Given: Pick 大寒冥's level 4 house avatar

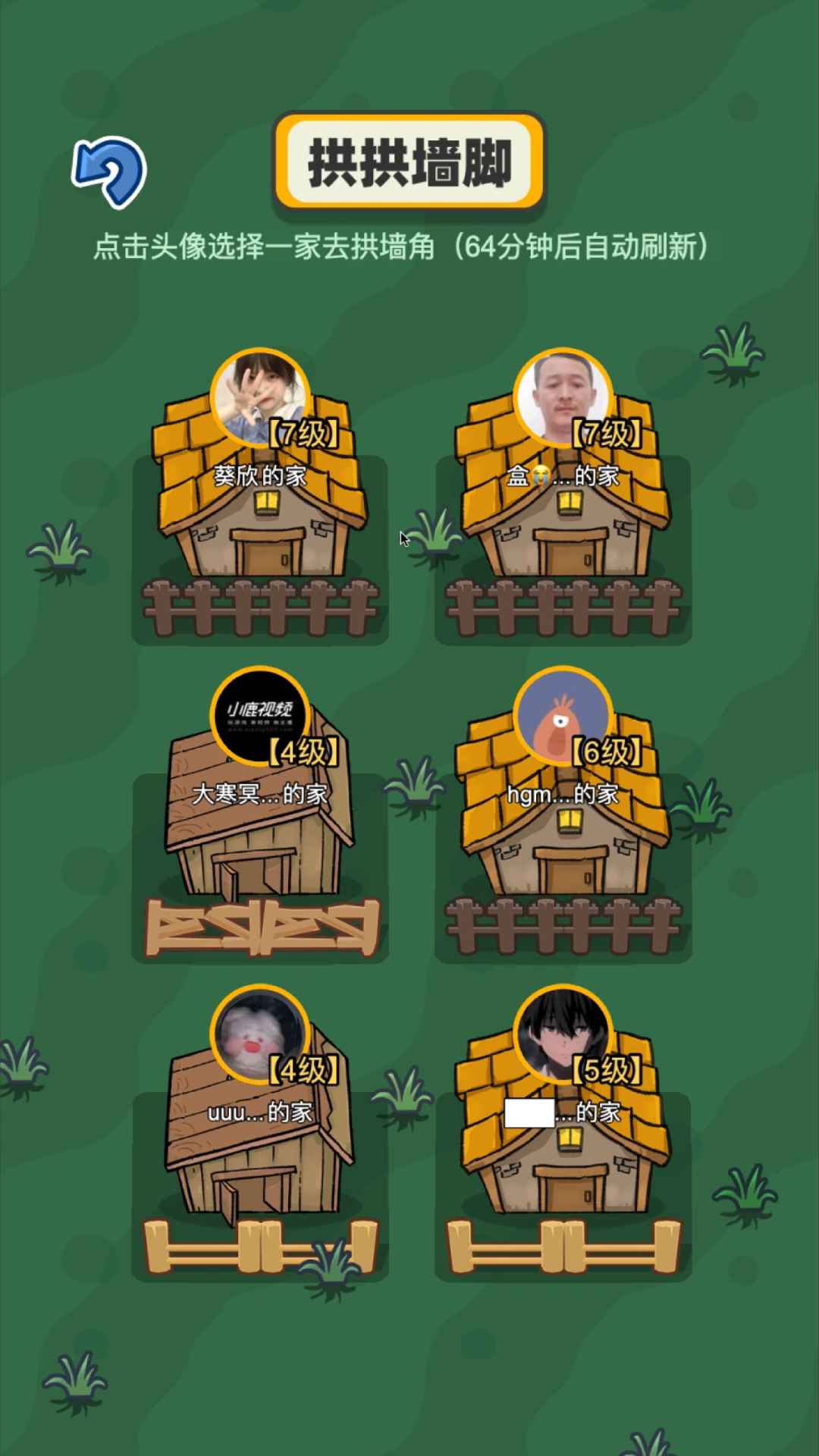Looking at the screenshot, I should tap(259, 717).
